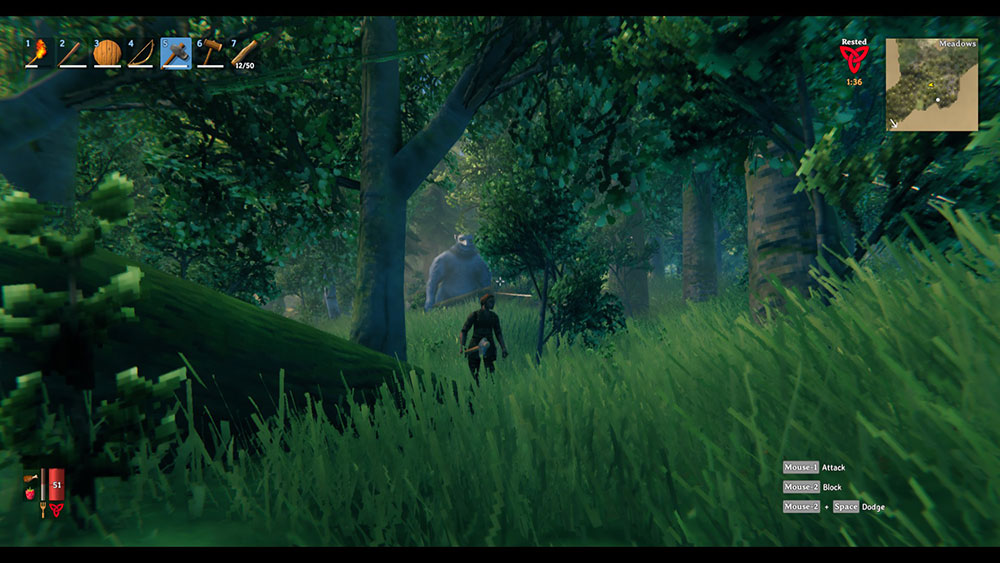
Task: Choose the round wooden shield slot
Action: tap(107, 52)
